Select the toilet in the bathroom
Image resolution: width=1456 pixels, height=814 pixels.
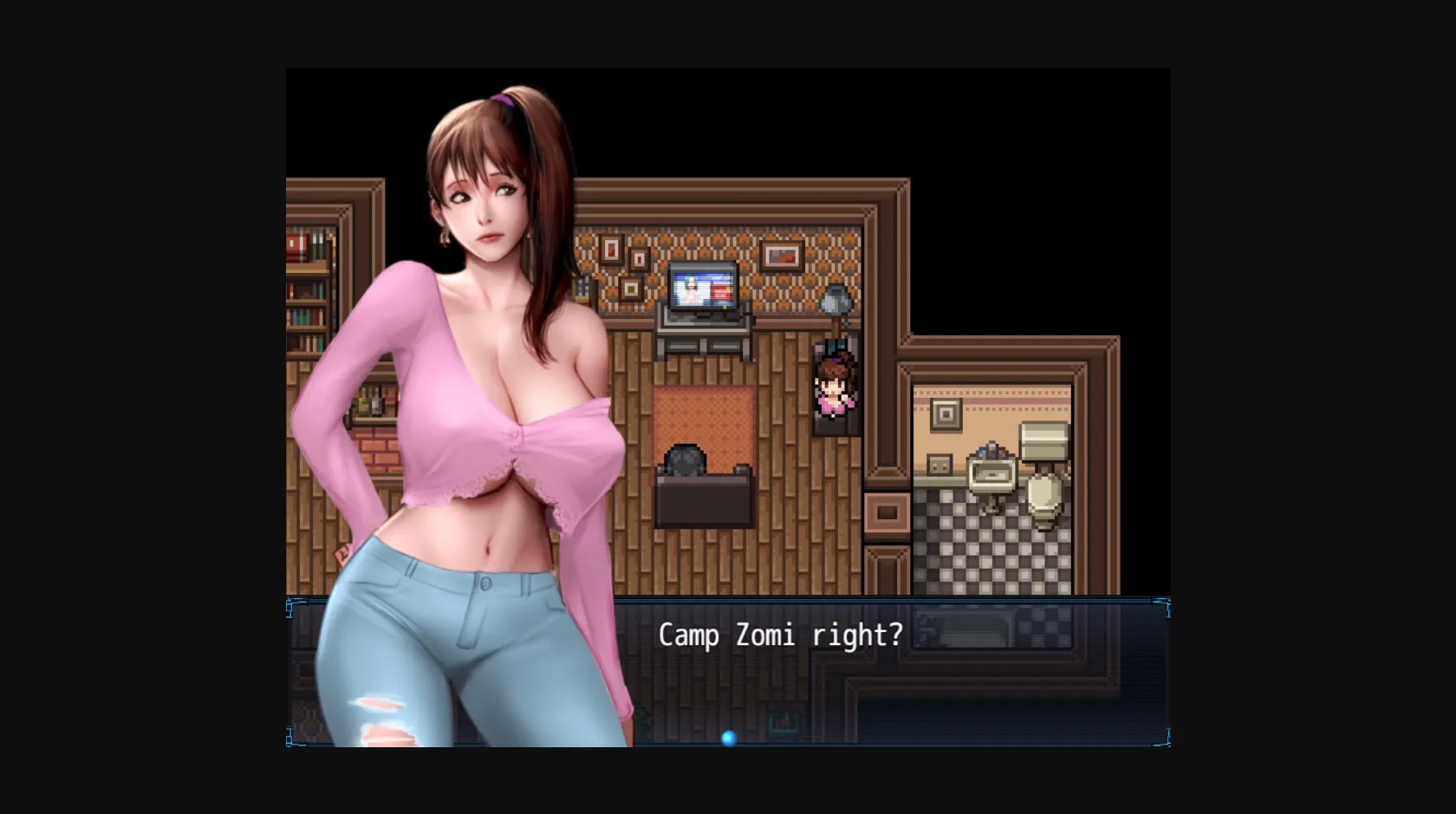[x=1043, y=493]
